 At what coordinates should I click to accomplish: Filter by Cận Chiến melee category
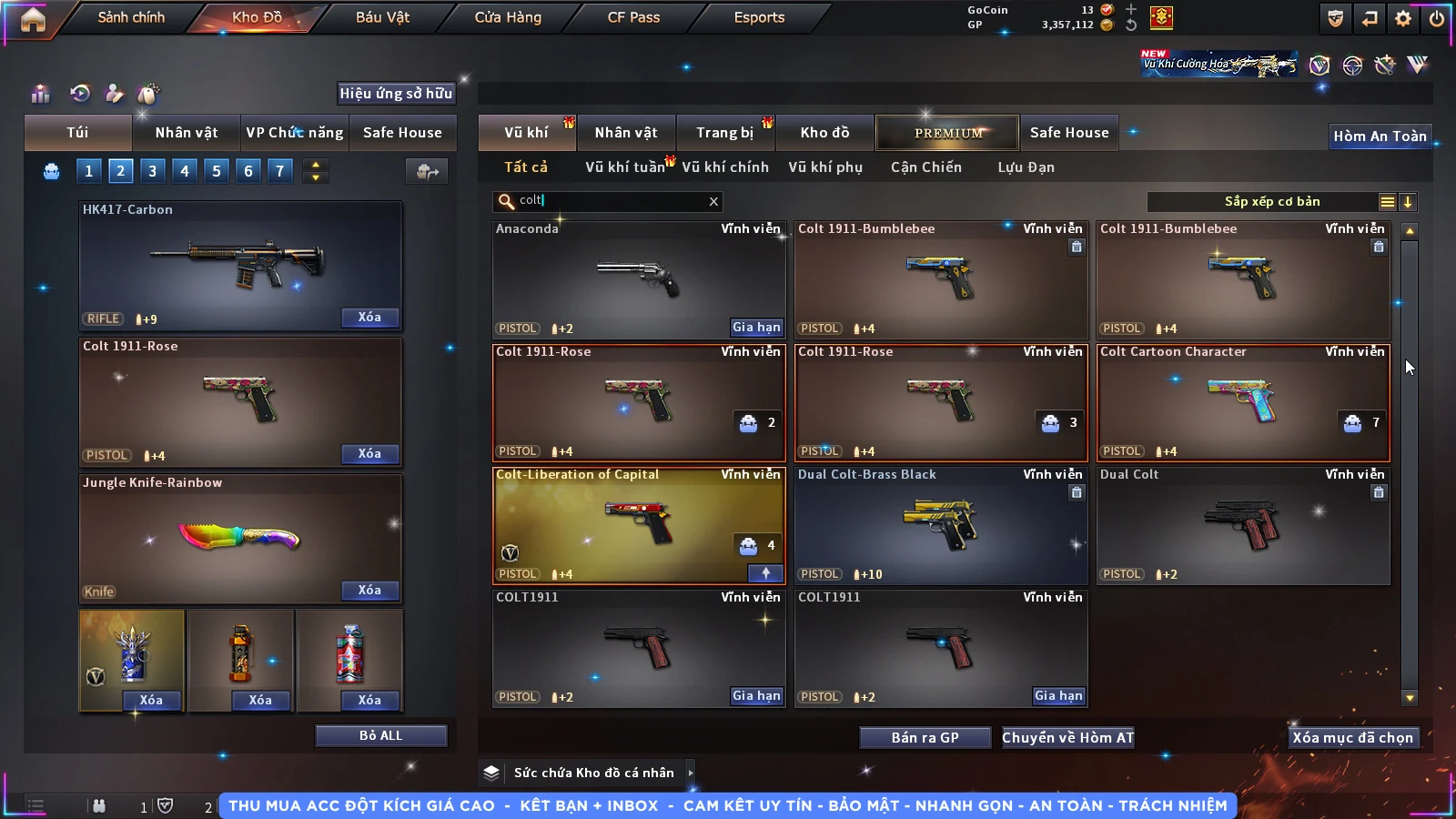point(925,167)
